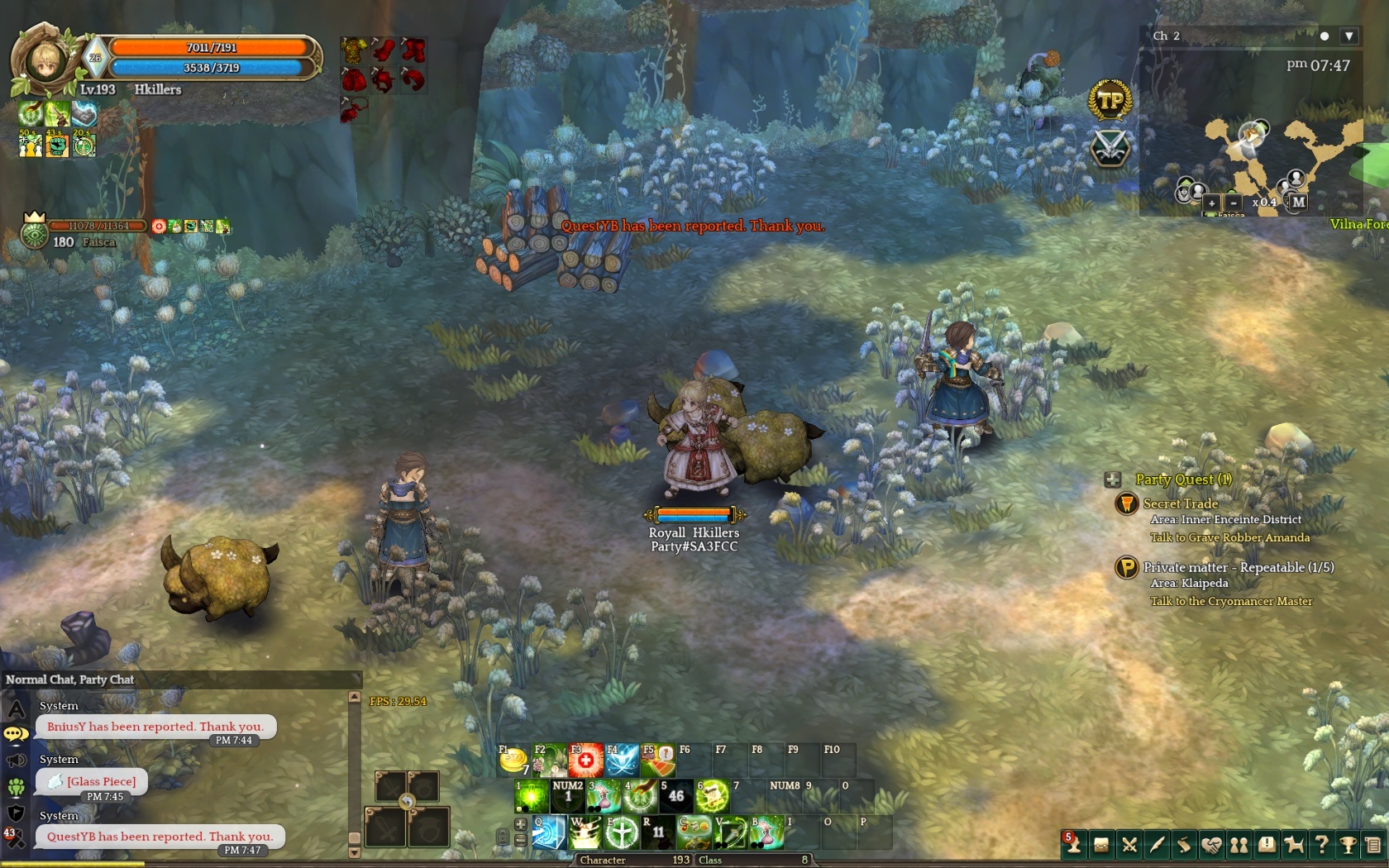
Task: Open the full map with M button
Action: 1298,202
